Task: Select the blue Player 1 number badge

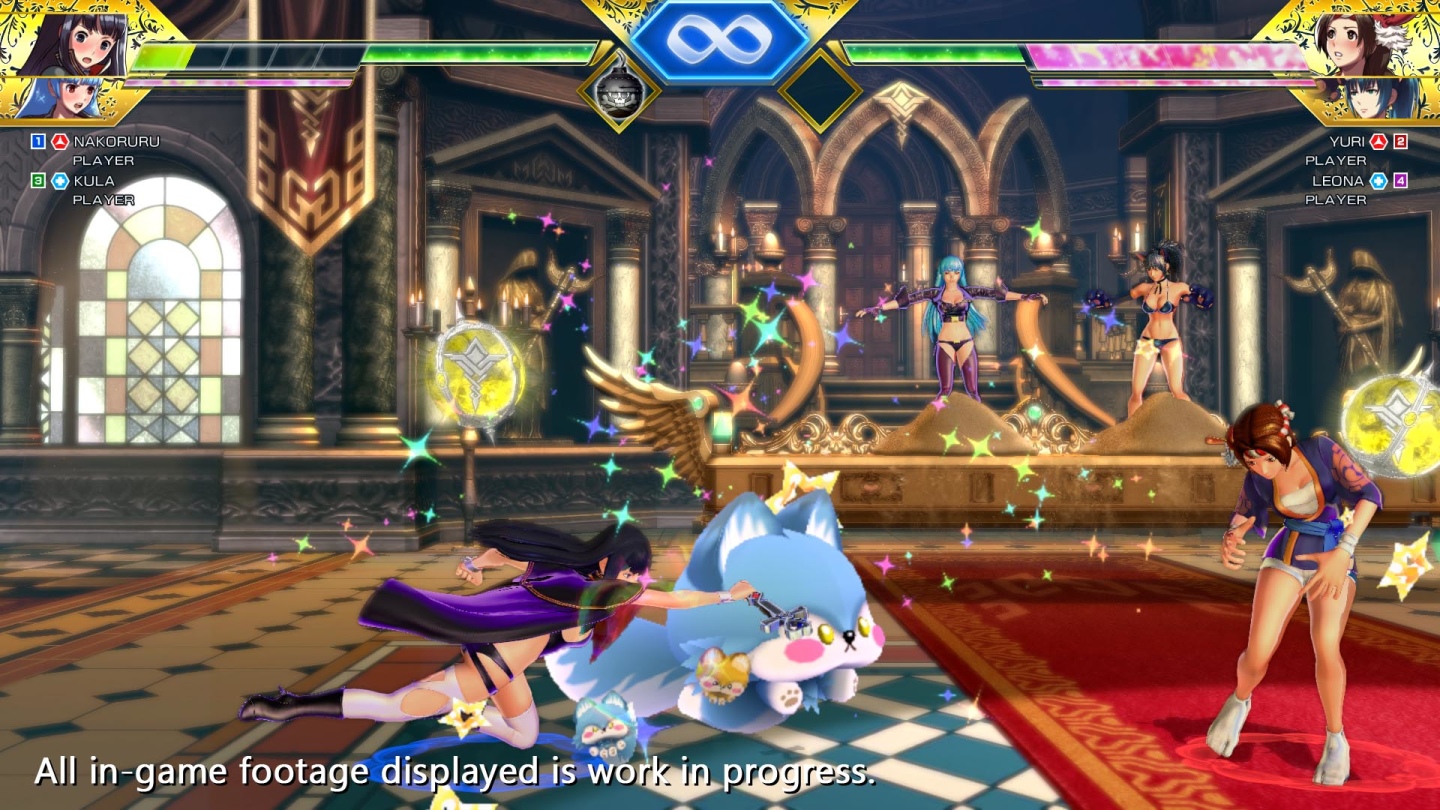Action: 38,141
